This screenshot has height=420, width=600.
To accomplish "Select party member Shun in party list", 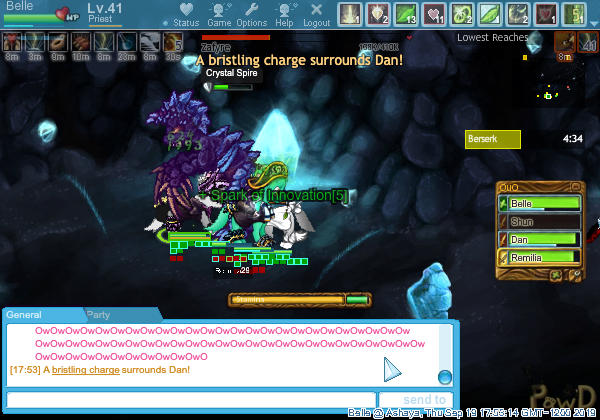I will coord(540,221).
